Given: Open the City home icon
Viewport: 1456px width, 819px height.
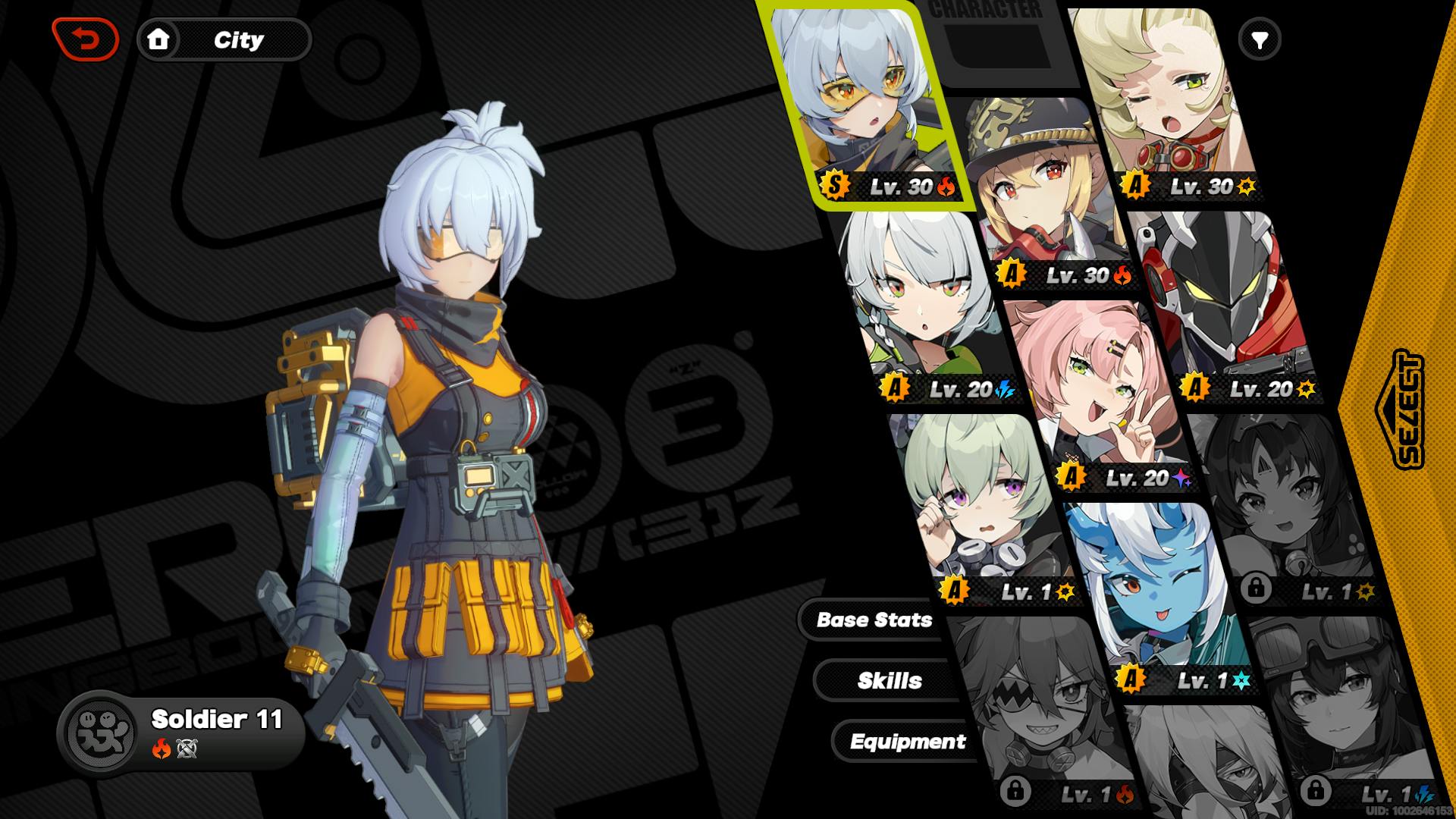Looking at the screenshot, I should [160, 39].
